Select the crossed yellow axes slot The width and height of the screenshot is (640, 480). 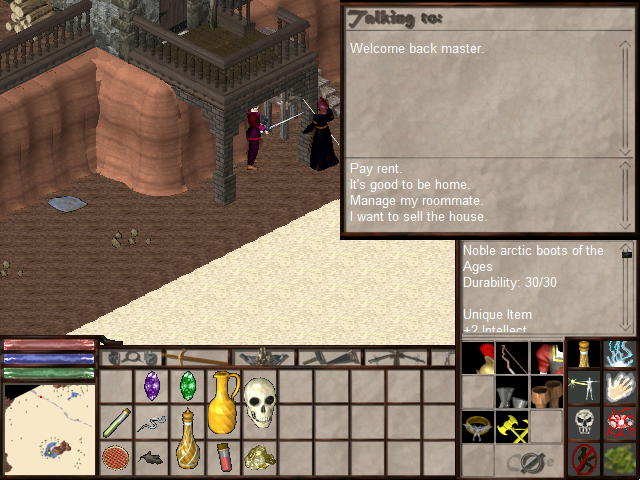512,427
